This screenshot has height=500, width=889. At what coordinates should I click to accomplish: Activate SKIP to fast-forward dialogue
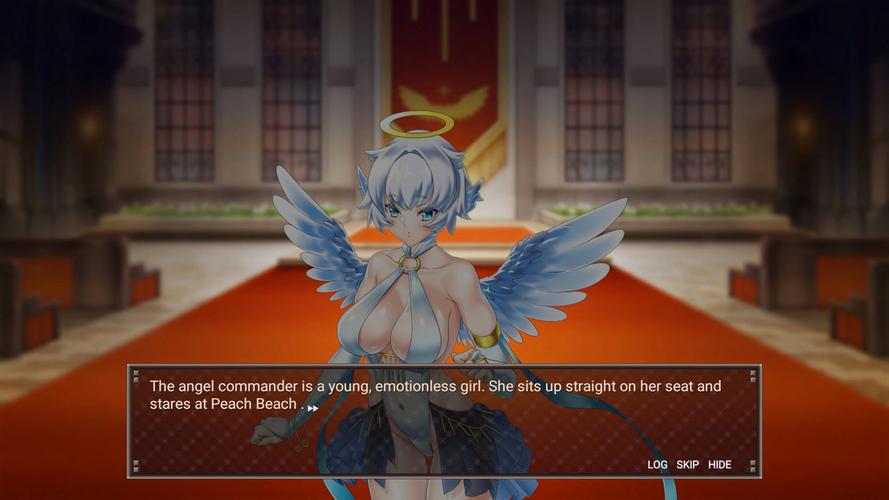(x=688, y=465)
